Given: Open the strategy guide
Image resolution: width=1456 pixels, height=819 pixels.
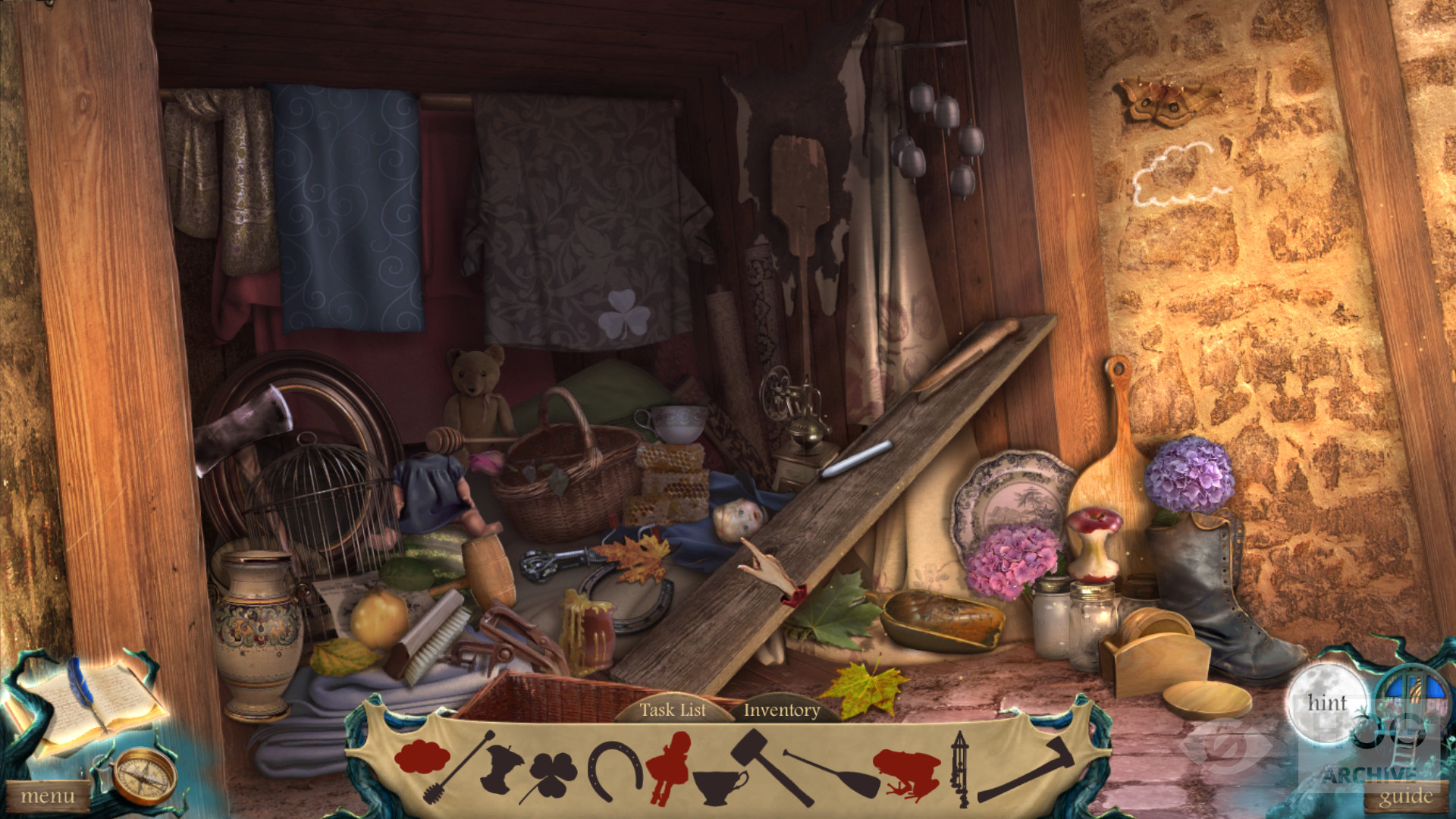Looking at the screenshot, I should click(1405, 796).
